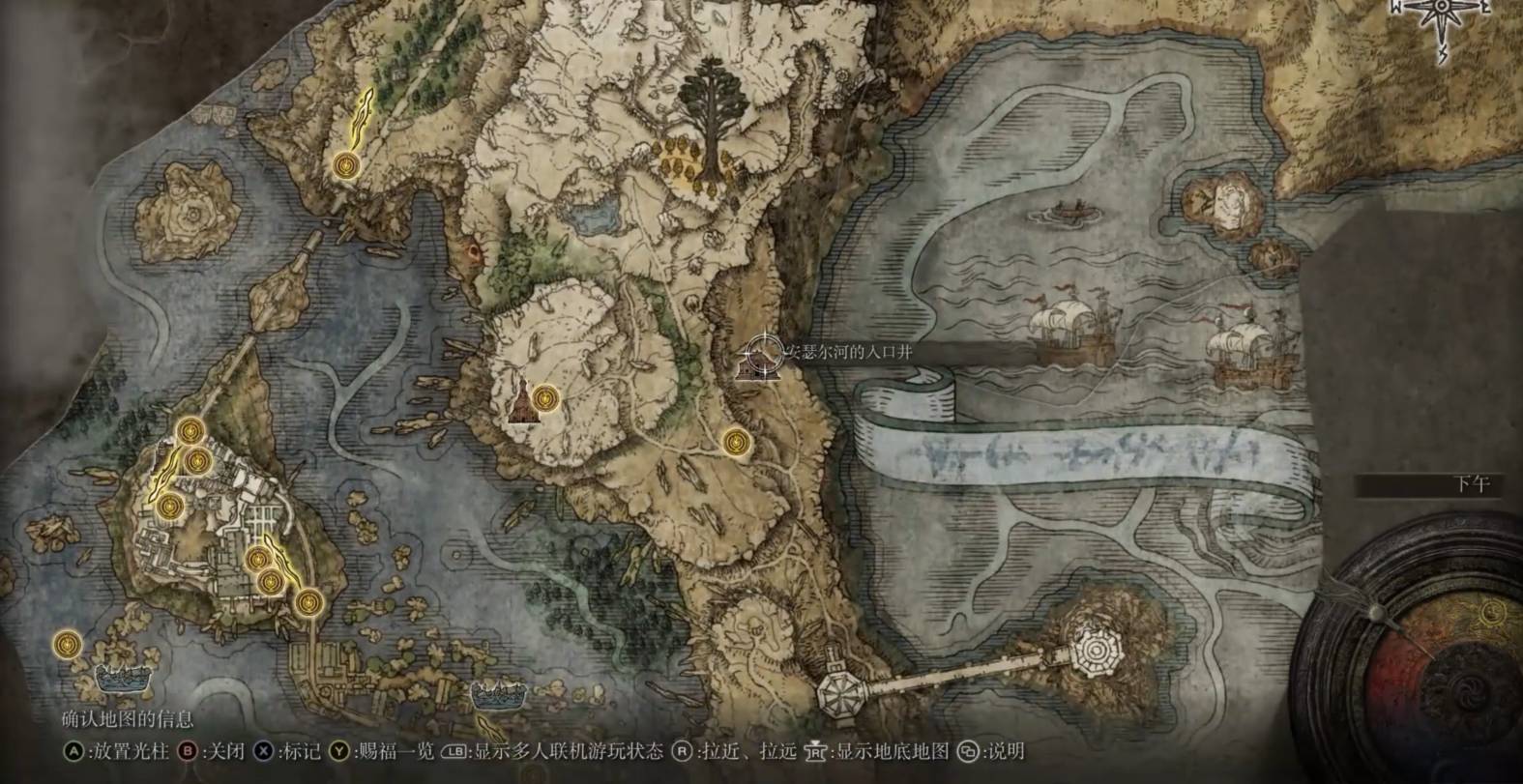This screenshot has height=784, width=1523.
Task: Click a grace icon inside the western ruined town
Action: [198, 464]
